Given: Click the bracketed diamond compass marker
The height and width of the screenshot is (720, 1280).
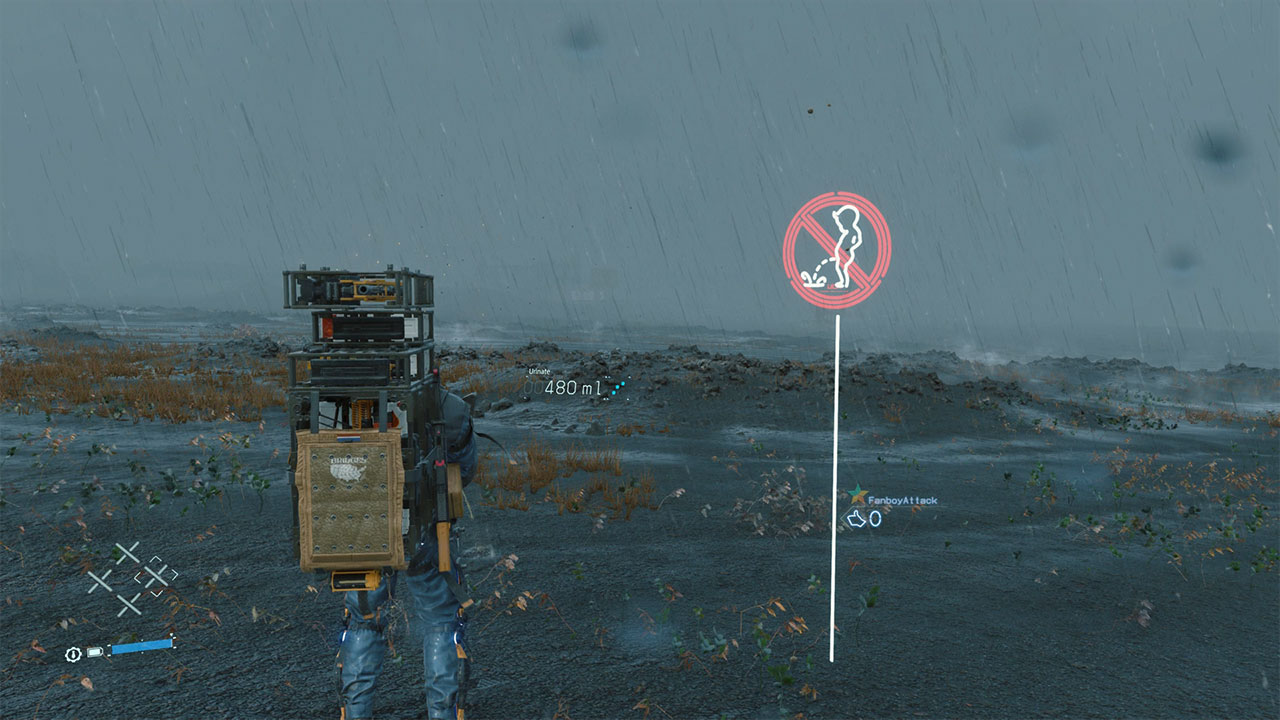Looking at the screenshot, I should click(155, 575).
